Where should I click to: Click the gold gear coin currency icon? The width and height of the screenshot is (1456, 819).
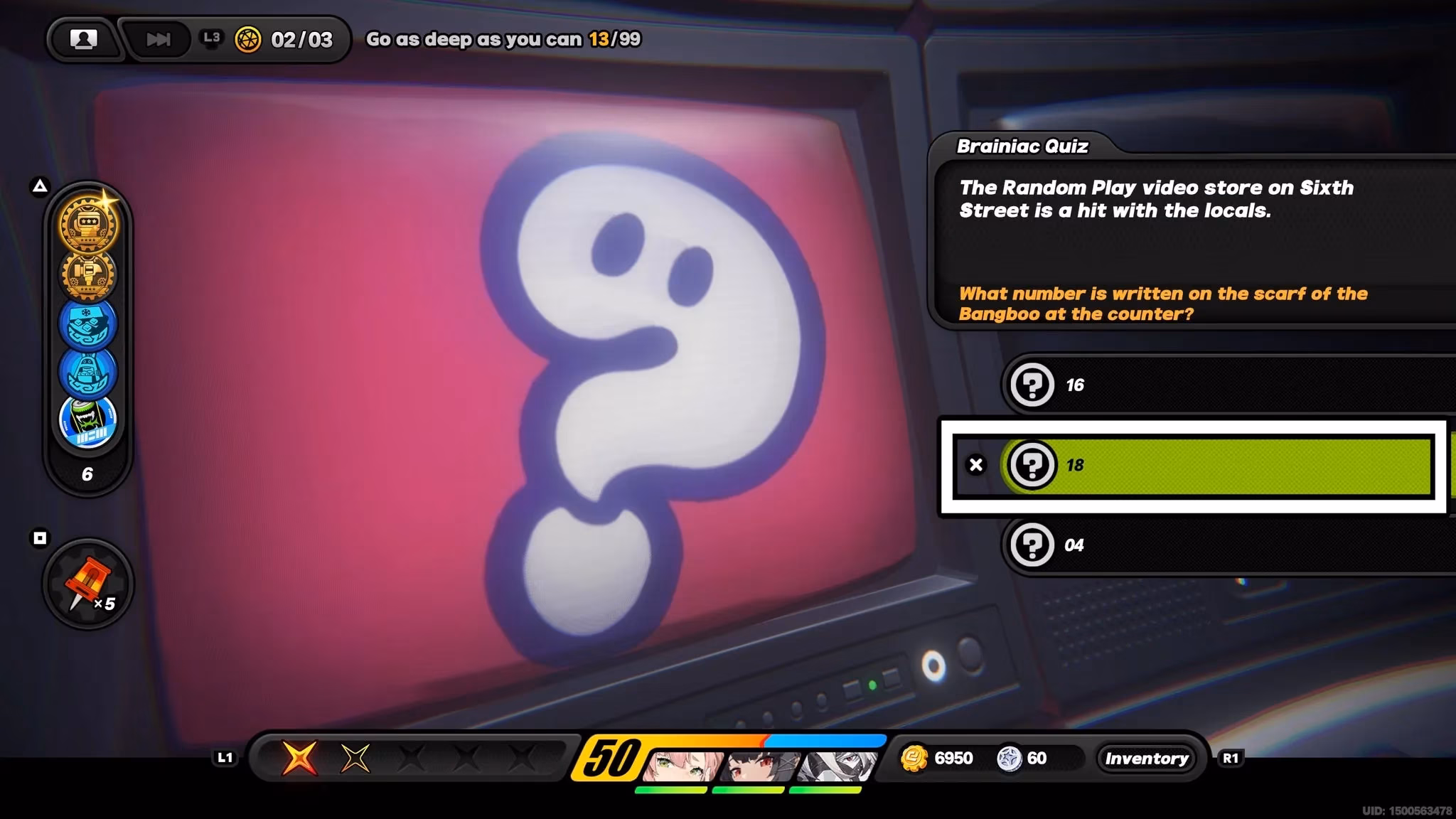click(x=914, y=759)
